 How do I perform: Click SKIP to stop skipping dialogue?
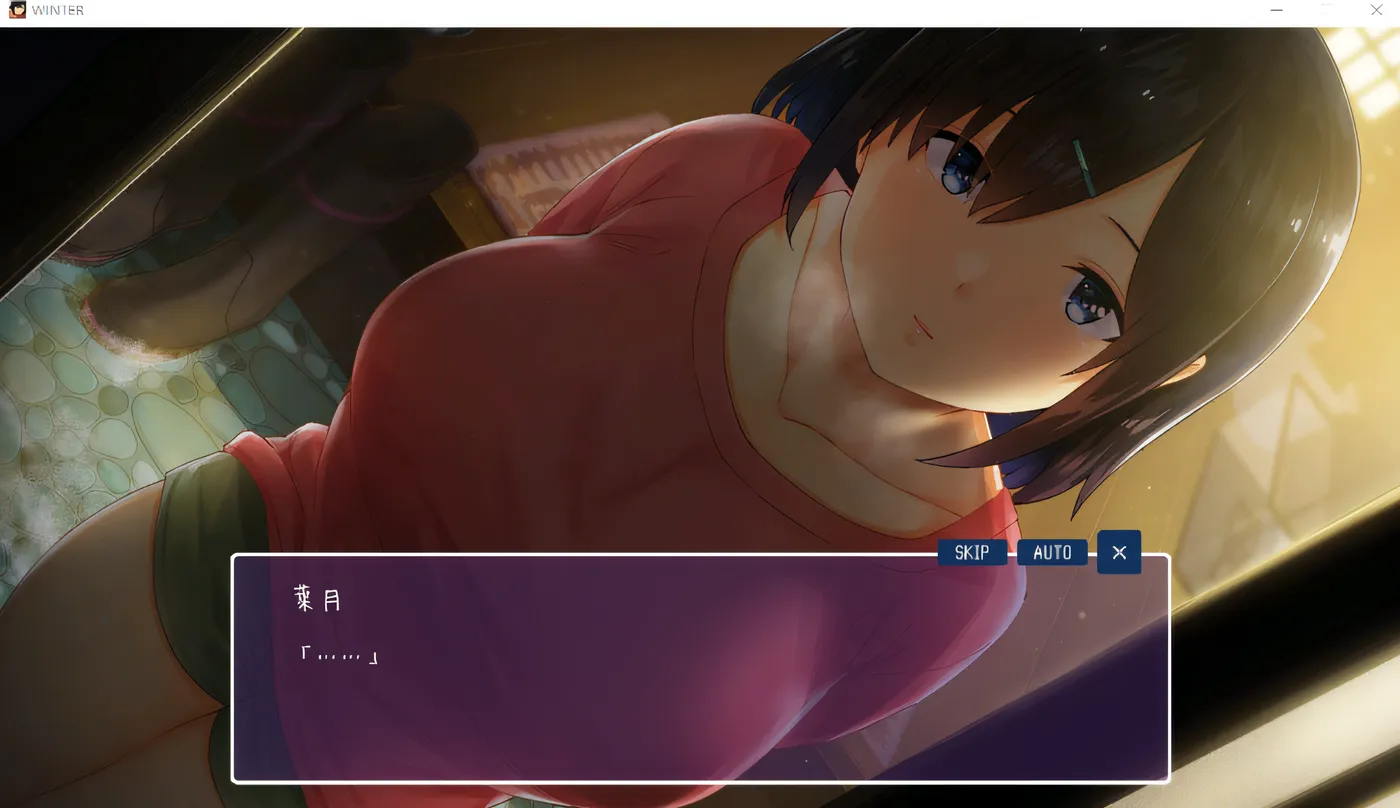point(971,551)
